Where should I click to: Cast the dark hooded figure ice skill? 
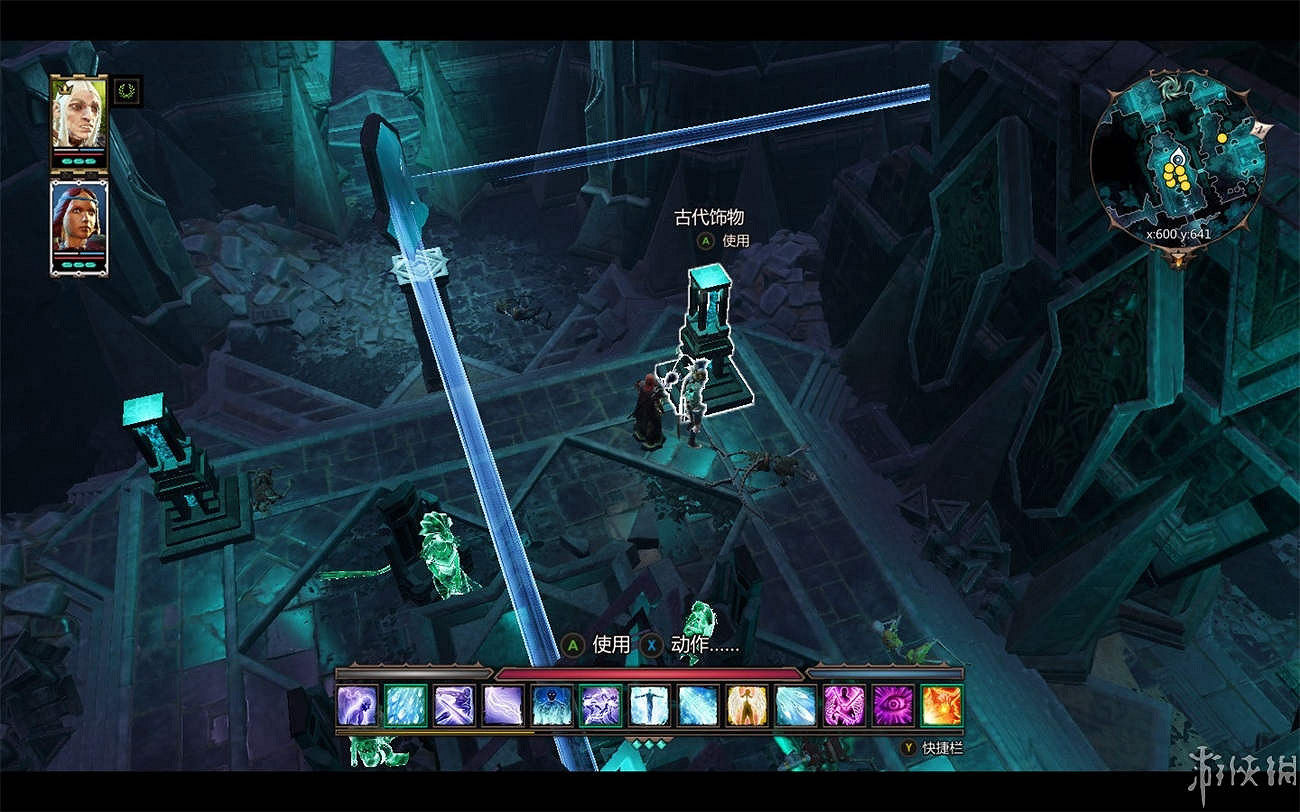click(552, 705)
